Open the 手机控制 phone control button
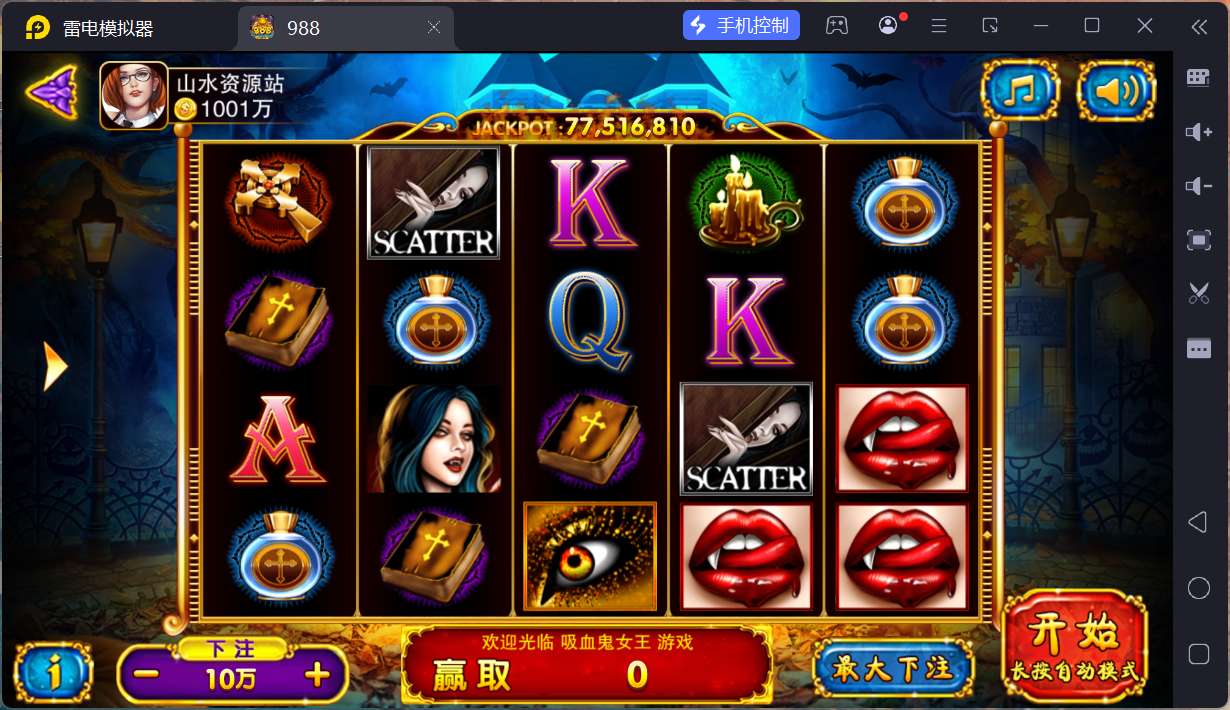Image resolution: width=1230 pixels, height=710 pixels. (741, 26)
